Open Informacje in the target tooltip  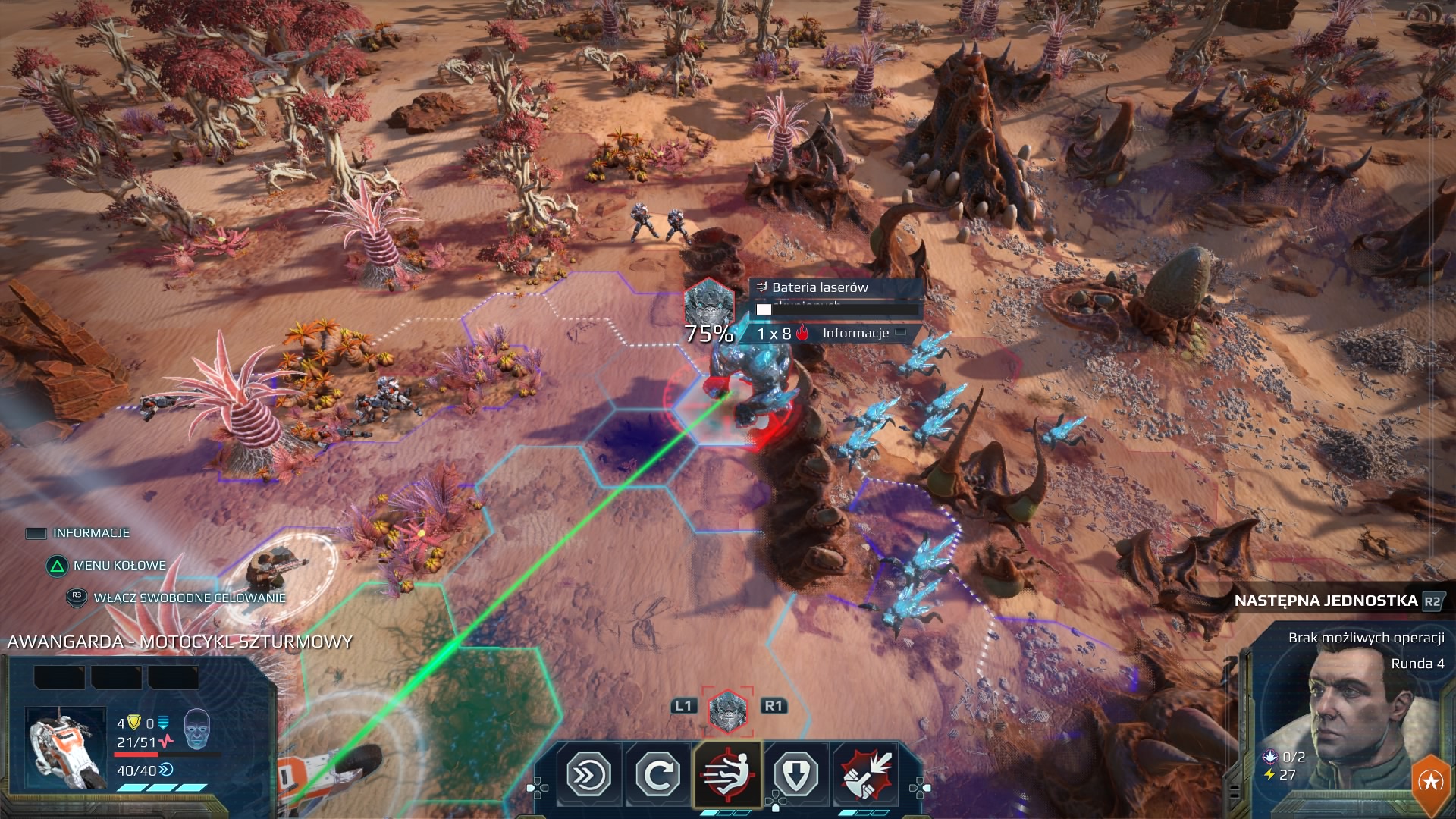coord(855,333)
